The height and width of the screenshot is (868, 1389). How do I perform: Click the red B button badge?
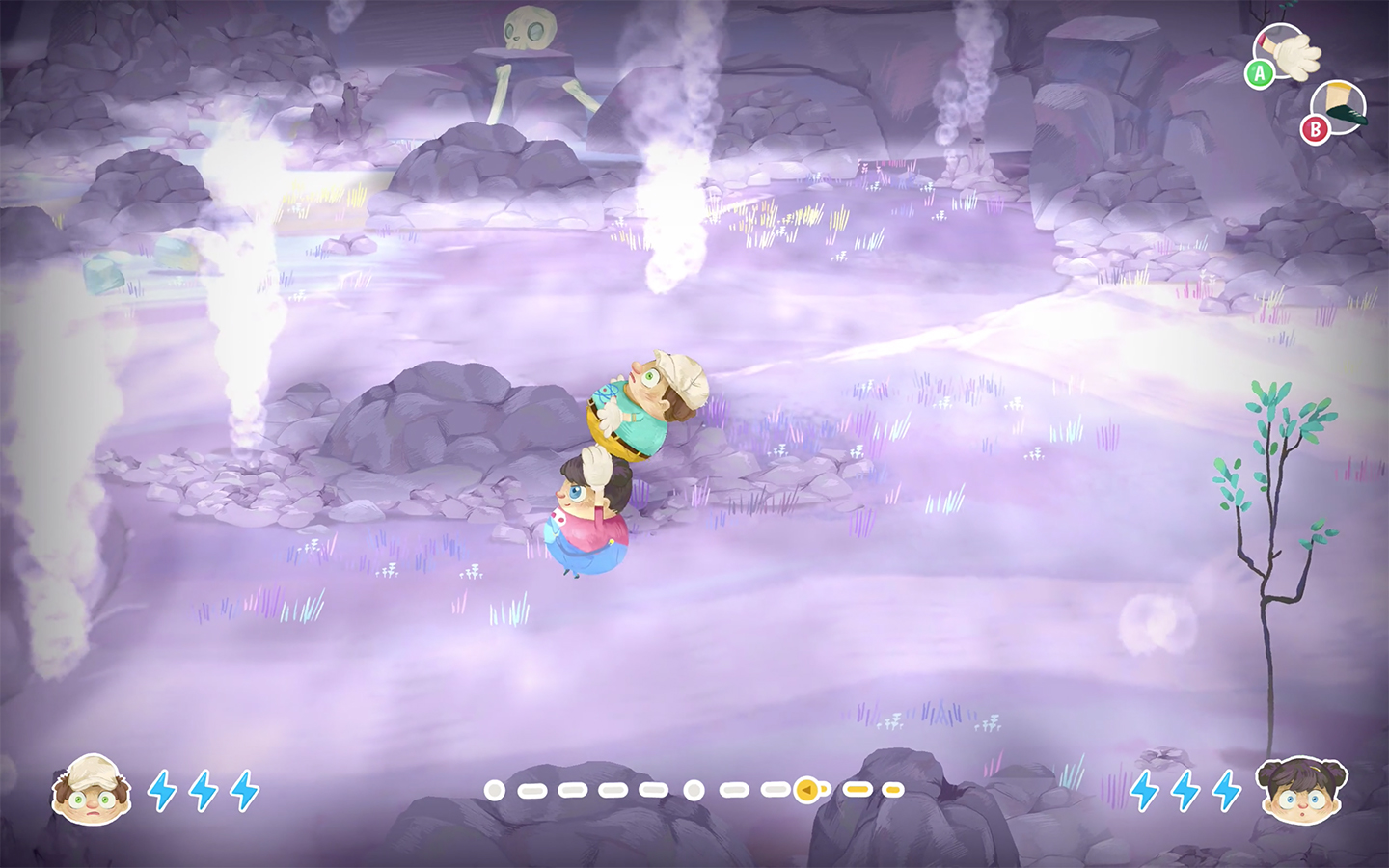[1315, 126]
